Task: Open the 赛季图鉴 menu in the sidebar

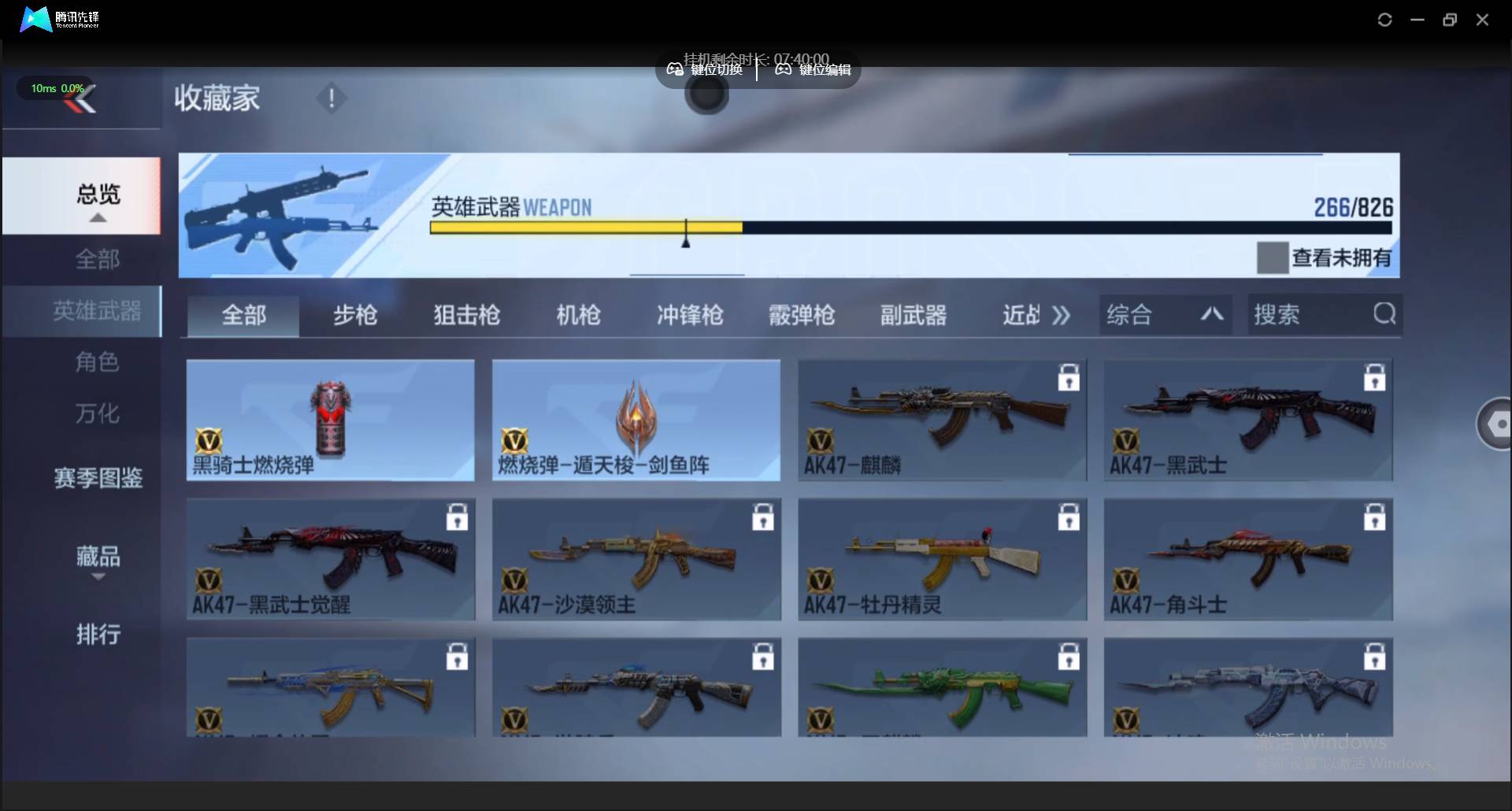Action: [x=98, y=479]
